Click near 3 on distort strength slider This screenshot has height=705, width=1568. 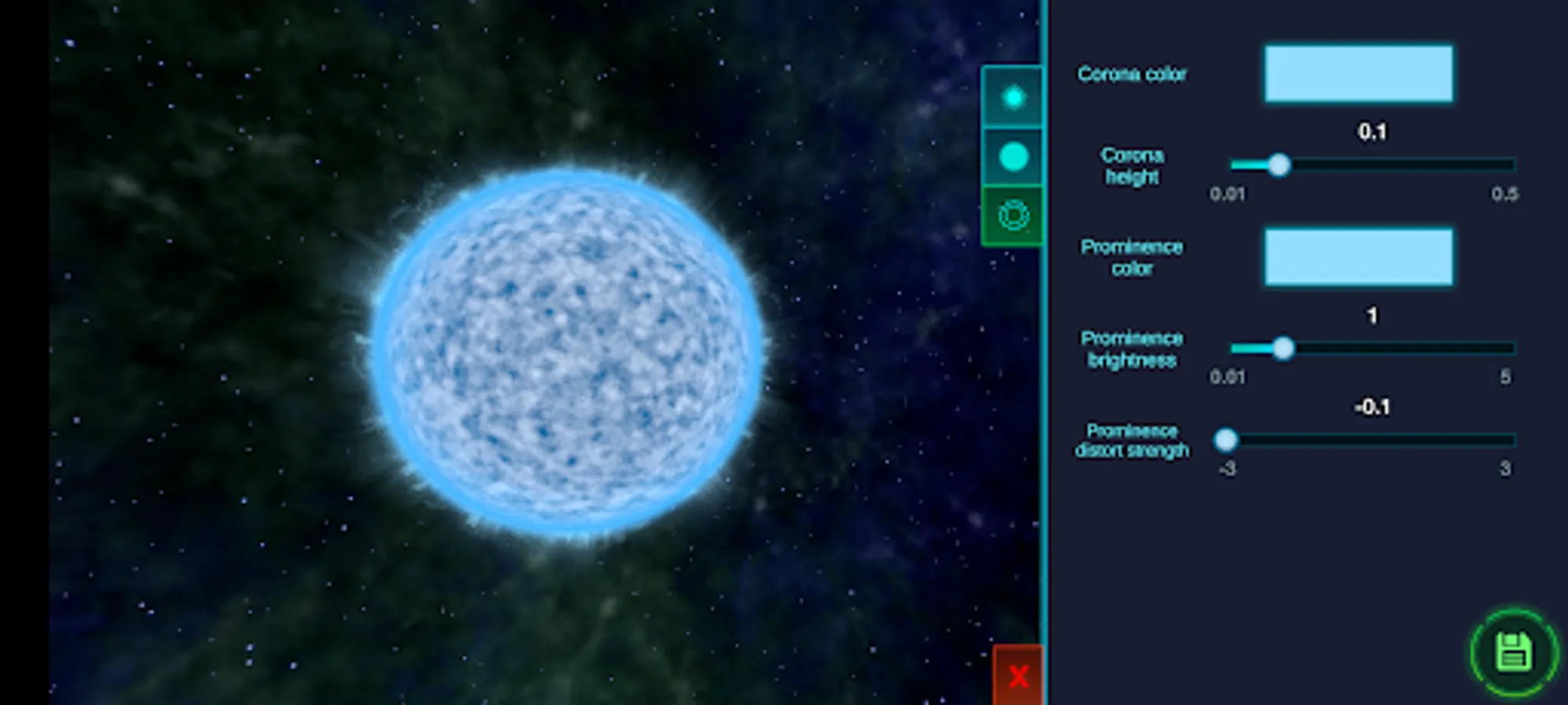coord(1507,441)
